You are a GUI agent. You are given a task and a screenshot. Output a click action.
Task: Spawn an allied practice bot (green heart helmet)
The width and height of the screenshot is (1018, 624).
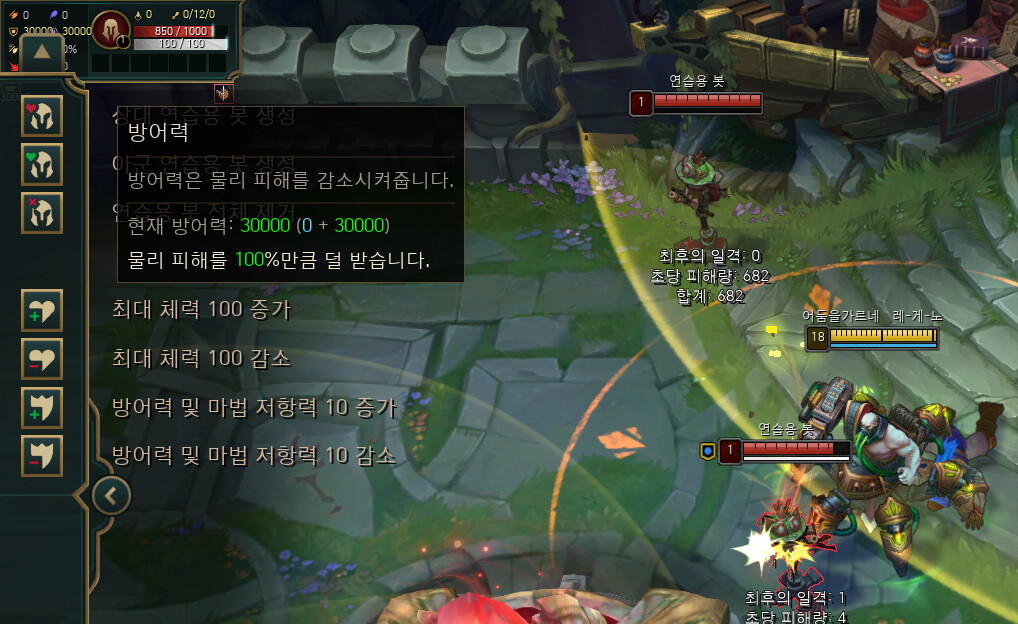point(42,164)
